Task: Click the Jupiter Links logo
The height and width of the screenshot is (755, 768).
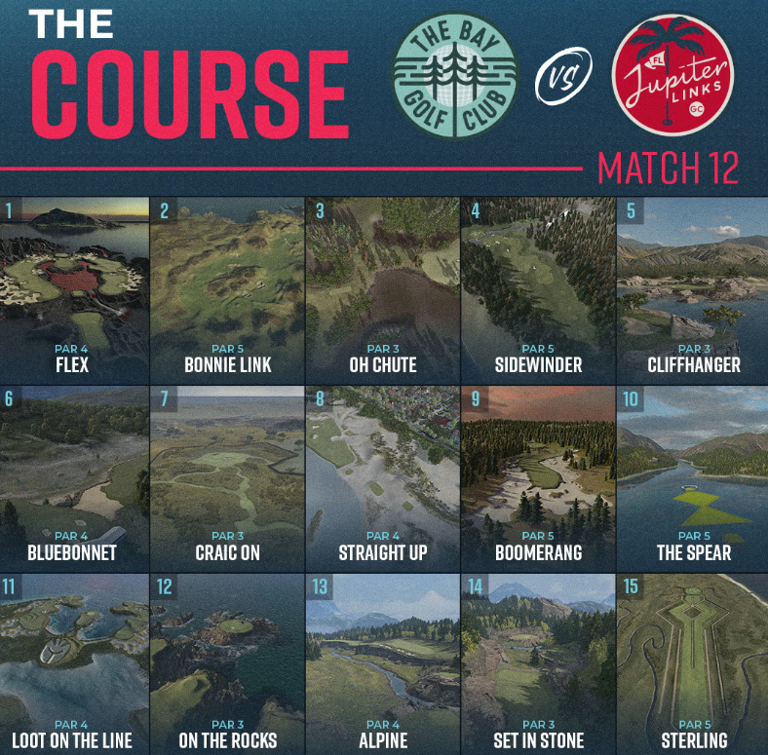Action: click(x=673, y=76)
